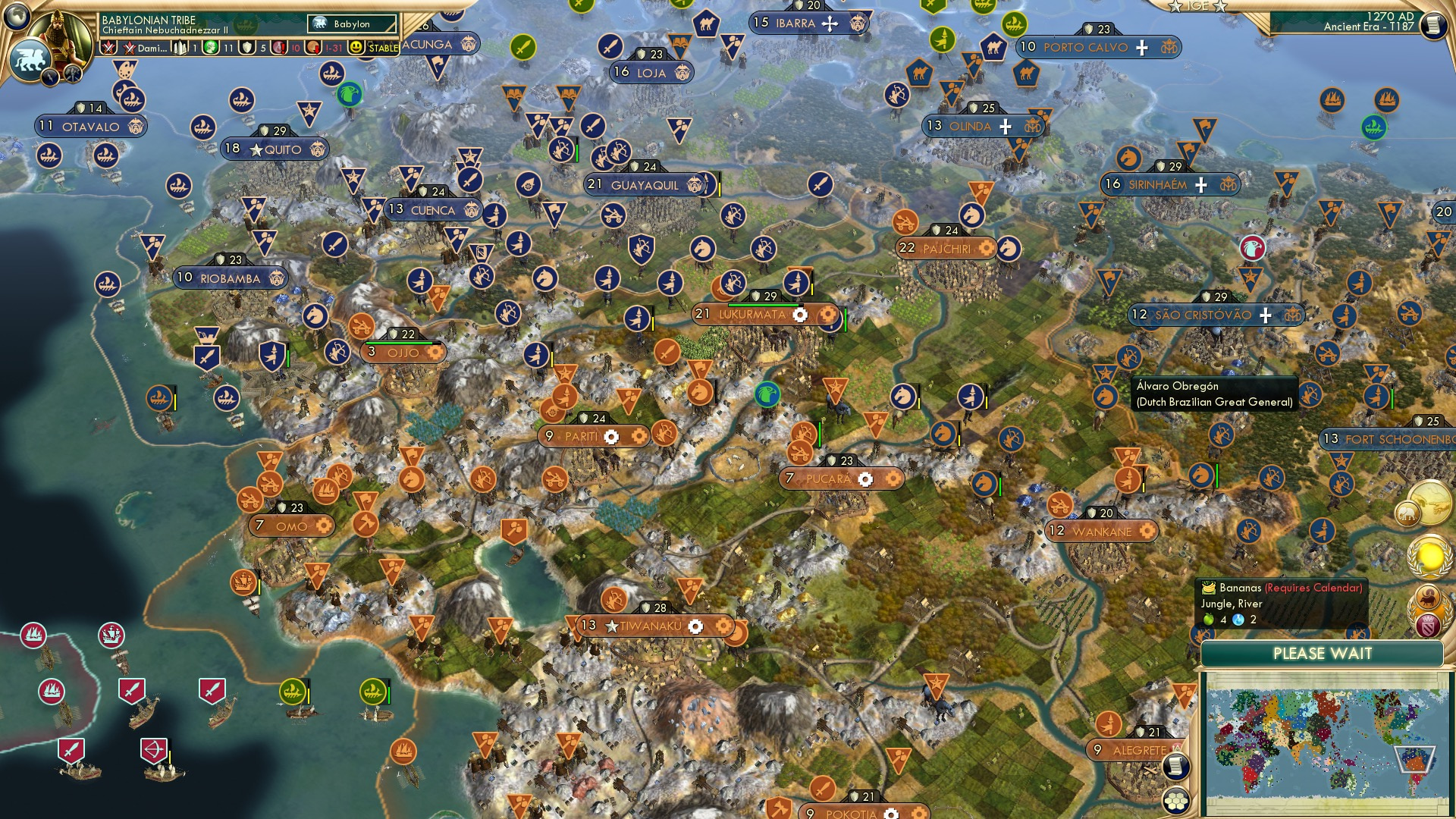Click the pink crest notification icon
The height and width of the screenshot is (819, 1456).
pos(1429,625)
